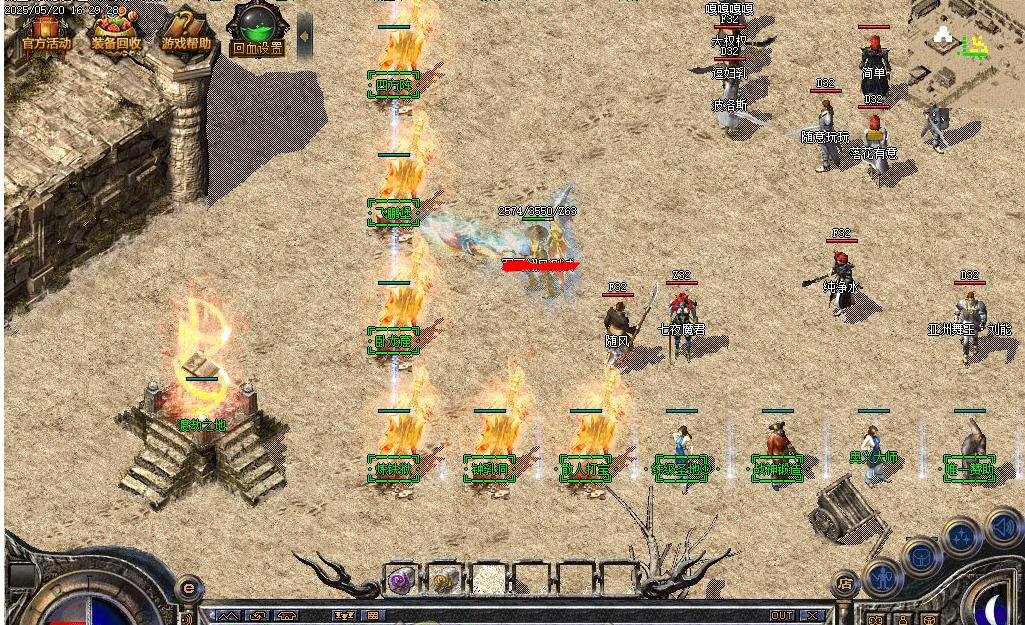
Task: Collapse the top icon bar with the arrow
Action: 304,35
